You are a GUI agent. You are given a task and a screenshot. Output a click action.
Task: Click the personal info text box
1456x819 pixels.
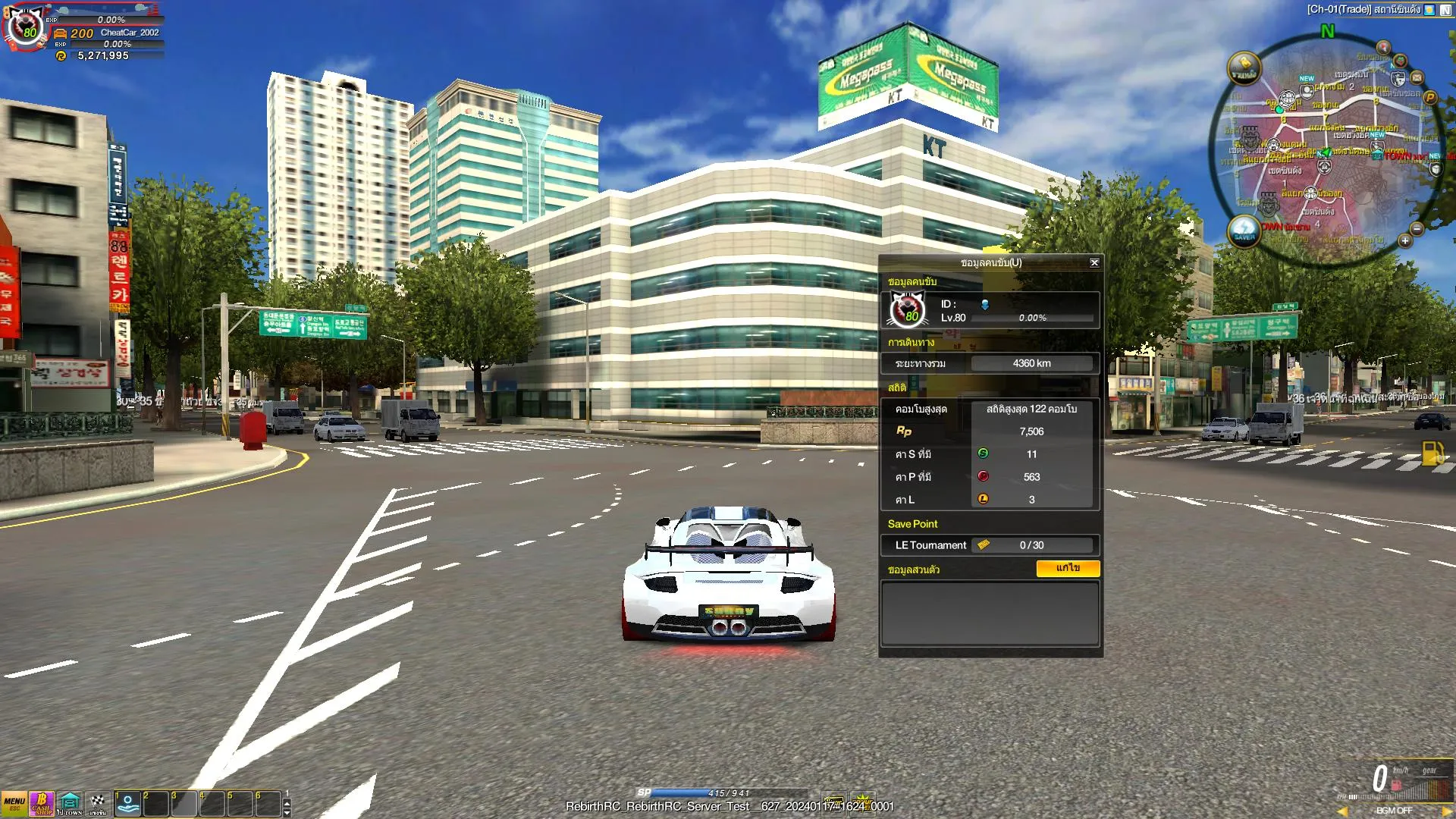point(990,613)
